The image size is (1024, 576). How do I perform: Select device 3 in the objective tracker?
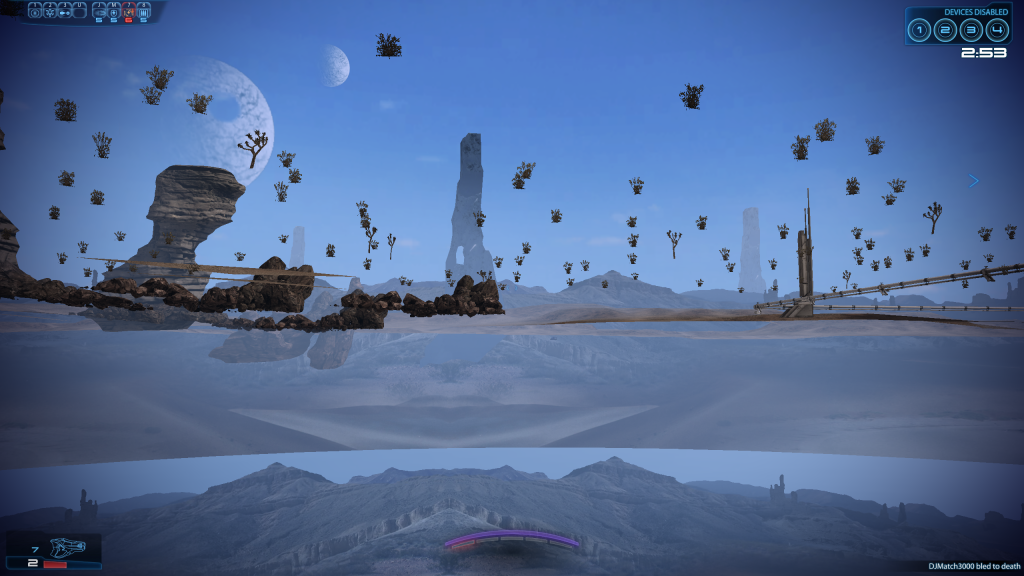(x=971, y=30)
